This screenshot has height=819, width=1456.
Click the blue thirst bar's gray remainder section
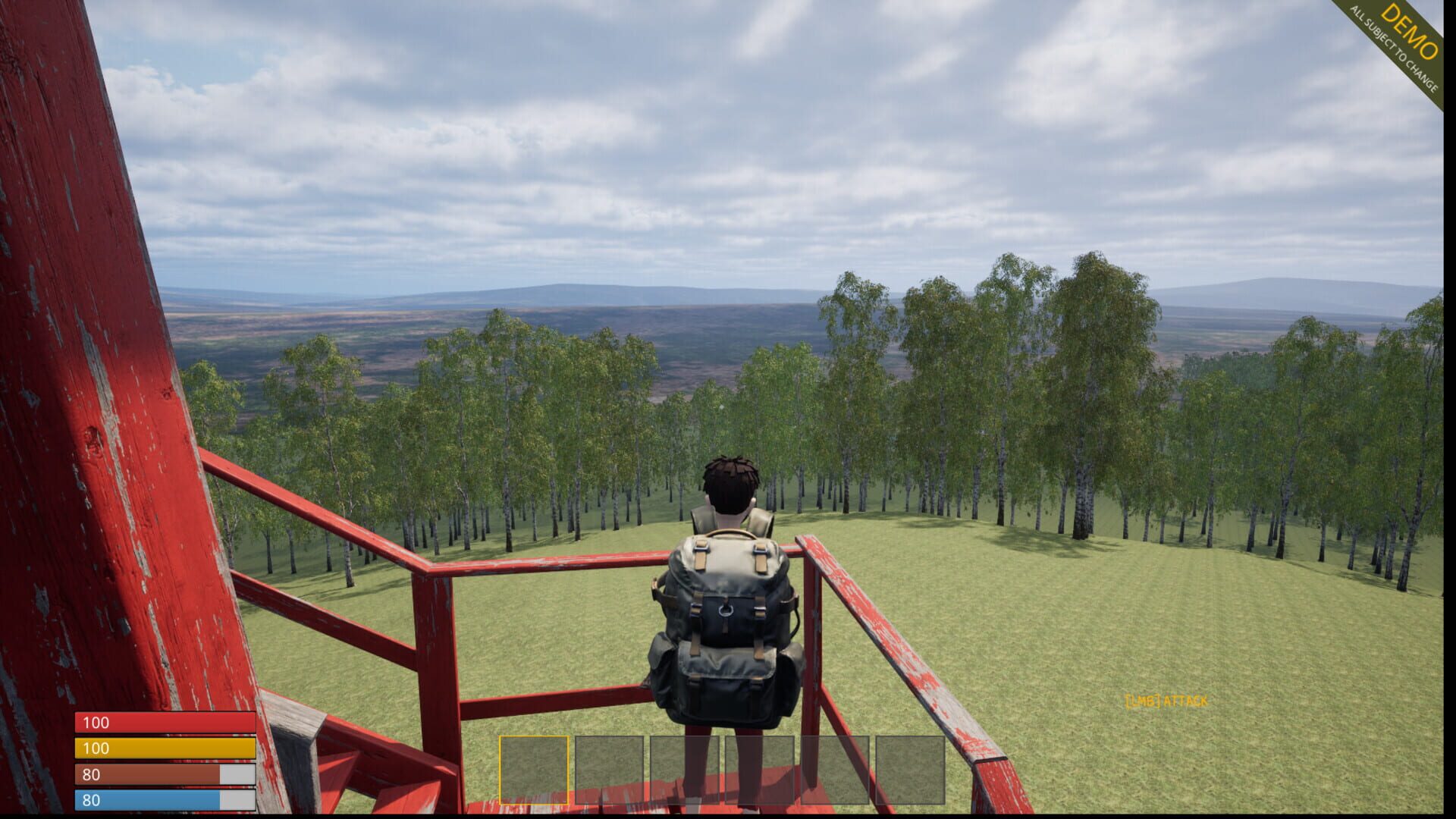[x=237, y=800]
